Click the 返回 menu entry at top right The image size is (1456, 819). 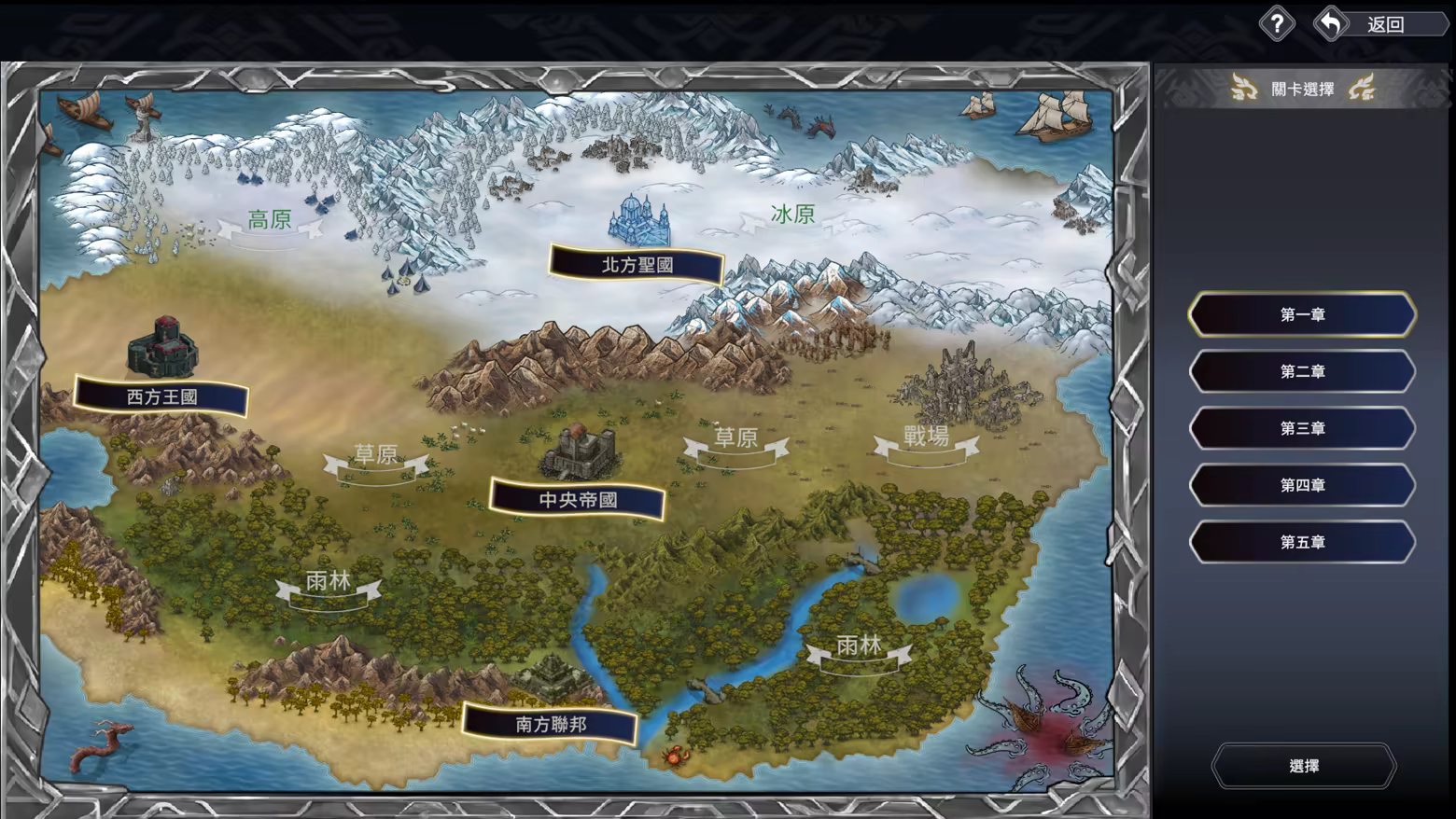coord(1385,23)
